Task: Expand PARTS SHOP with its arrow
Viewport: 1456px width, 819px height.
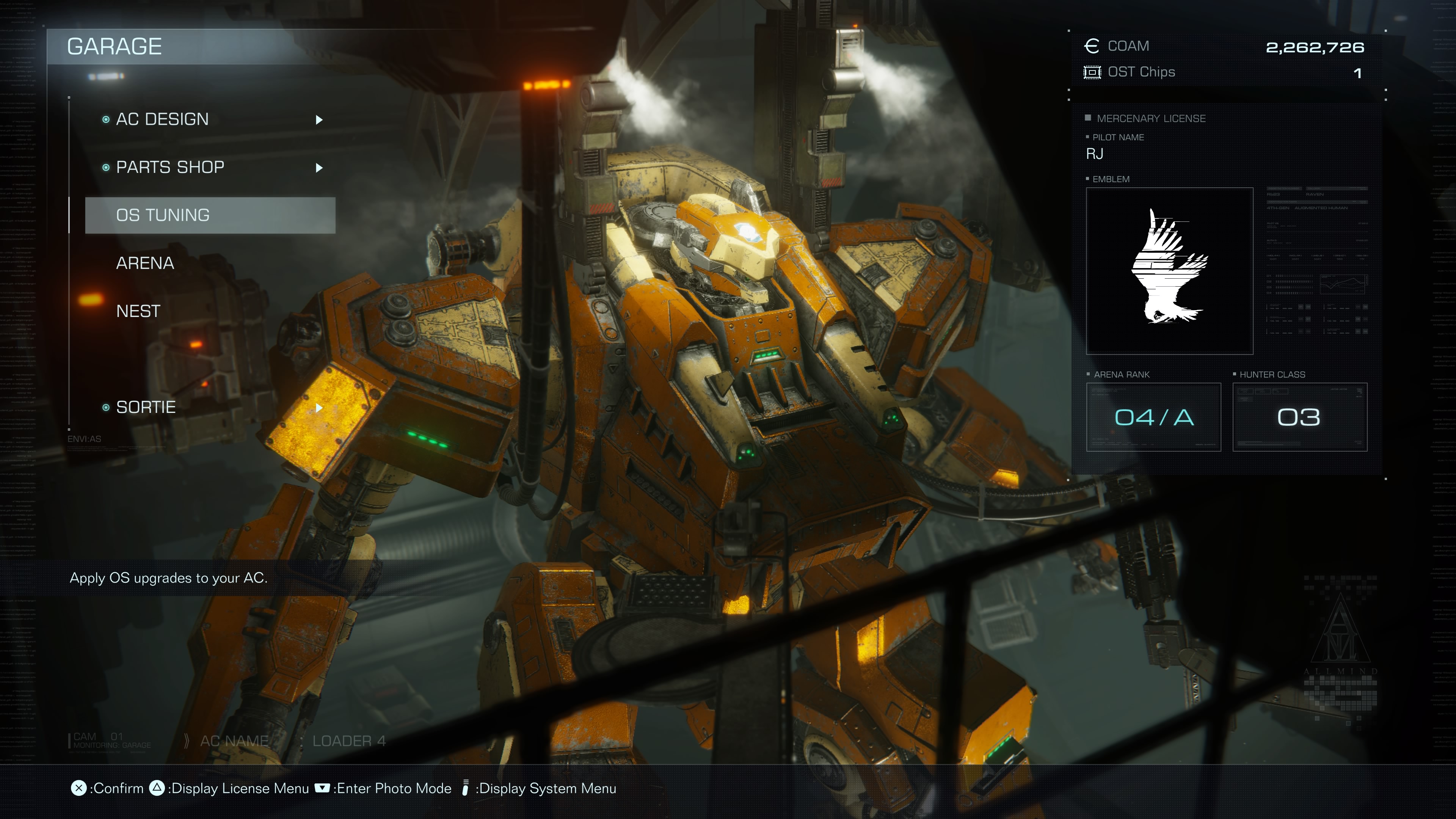Action: pyautogui.click(x=319, y=168)
